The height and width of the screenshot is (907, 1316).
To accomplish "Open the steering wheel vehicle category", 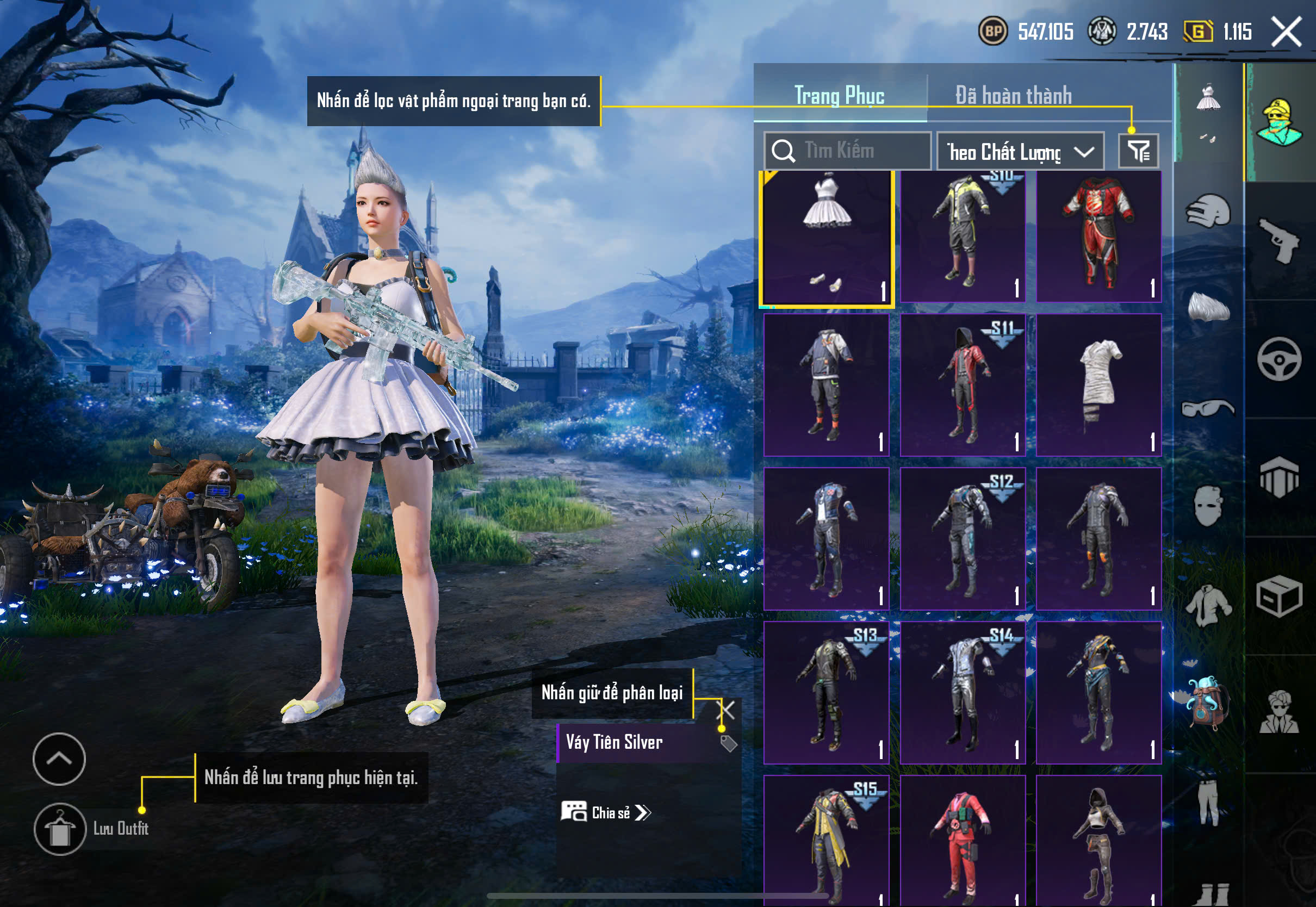I will (x=1279, y=359).
